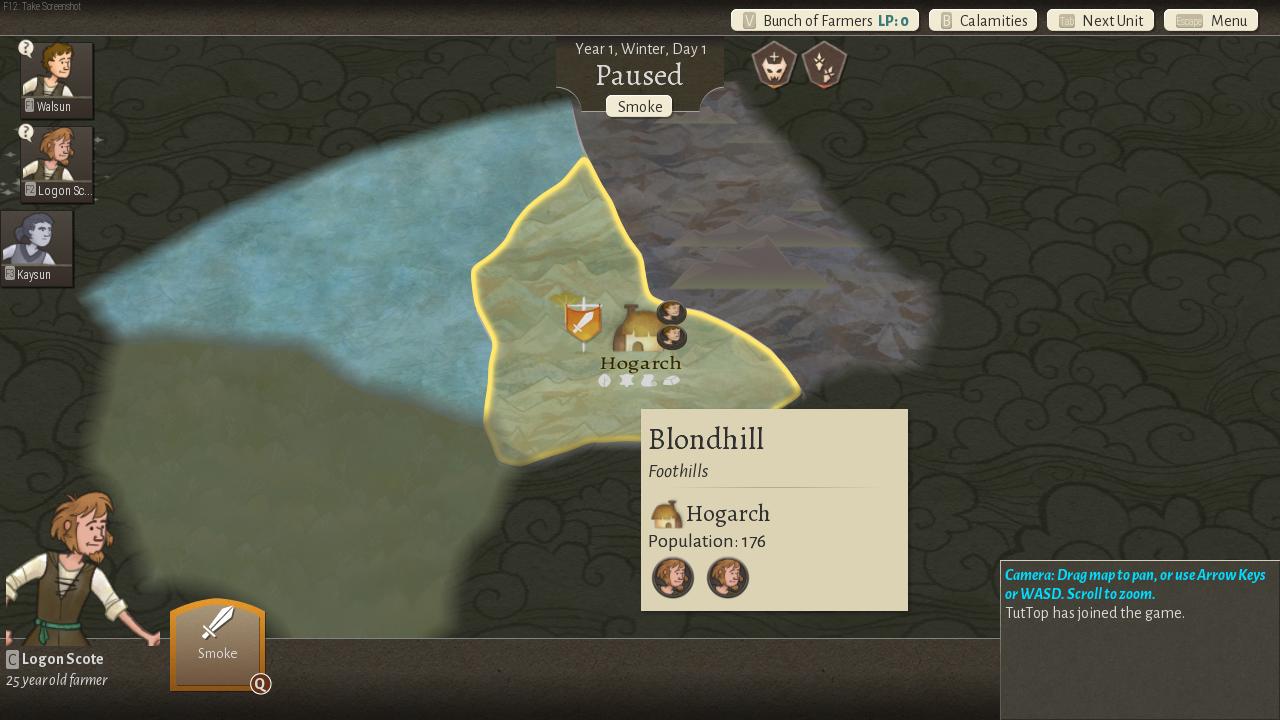Click the Smoke button under Paused
1280x720 pixels.
click(x=639, y=107)
